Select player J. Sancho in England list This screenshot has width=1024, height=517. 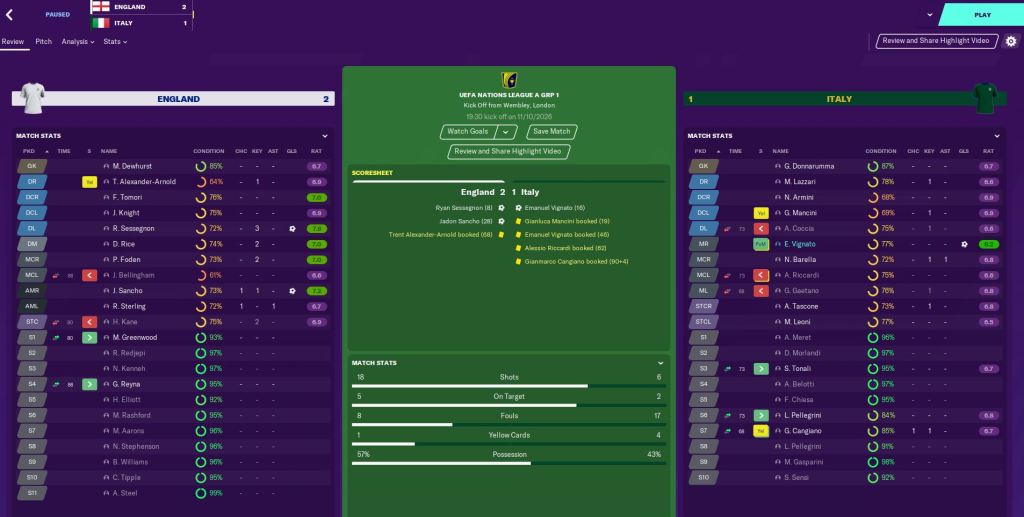126,291
